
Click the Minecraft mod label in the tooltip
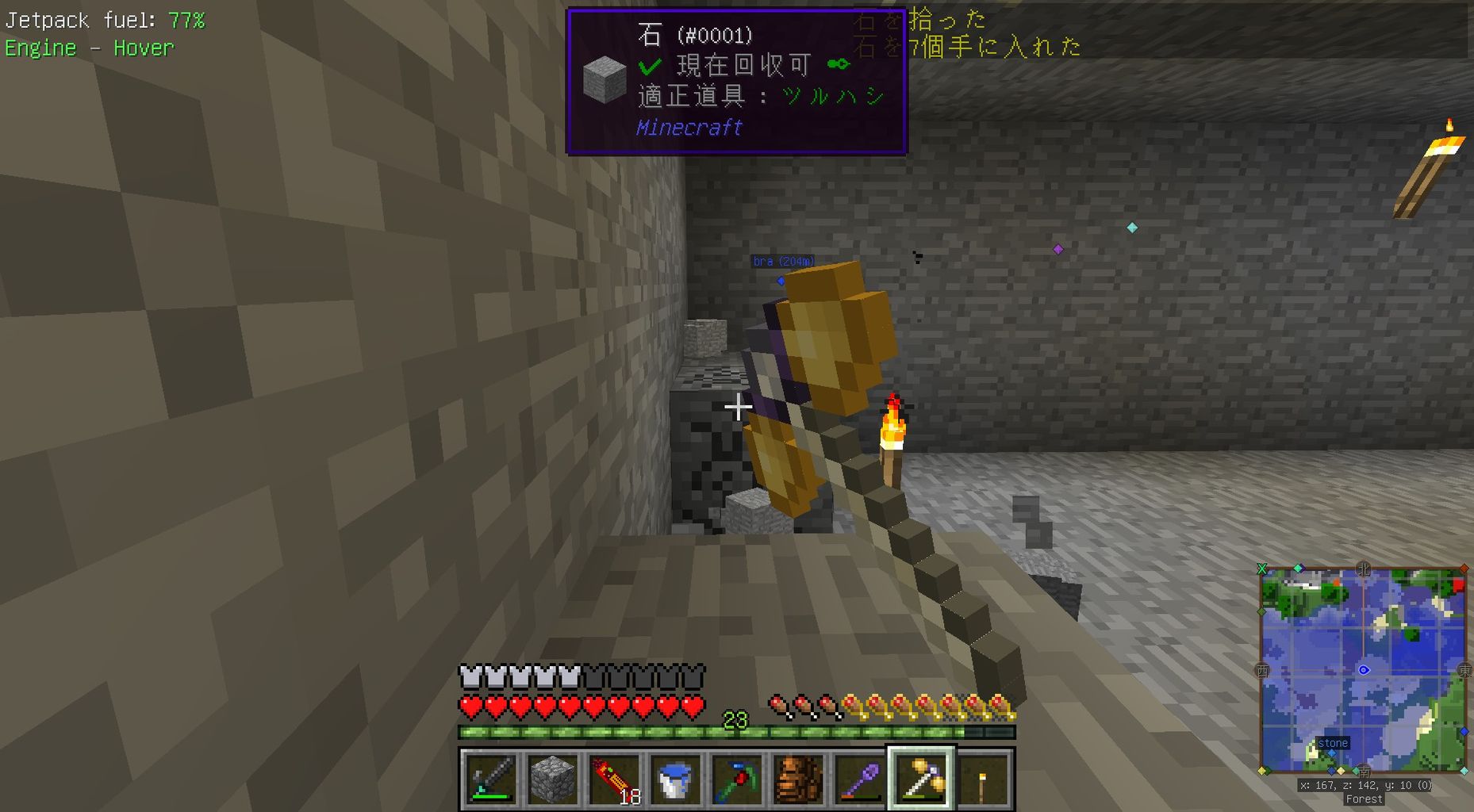click(689, 128)
